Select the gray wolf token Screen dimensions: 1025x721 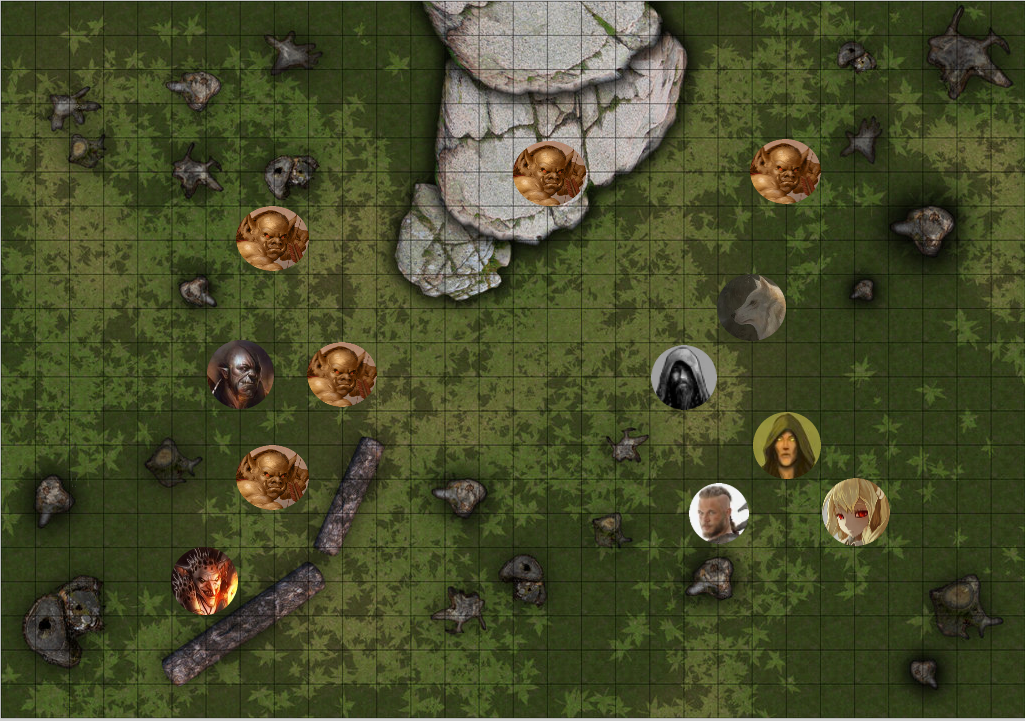point(751,308)
